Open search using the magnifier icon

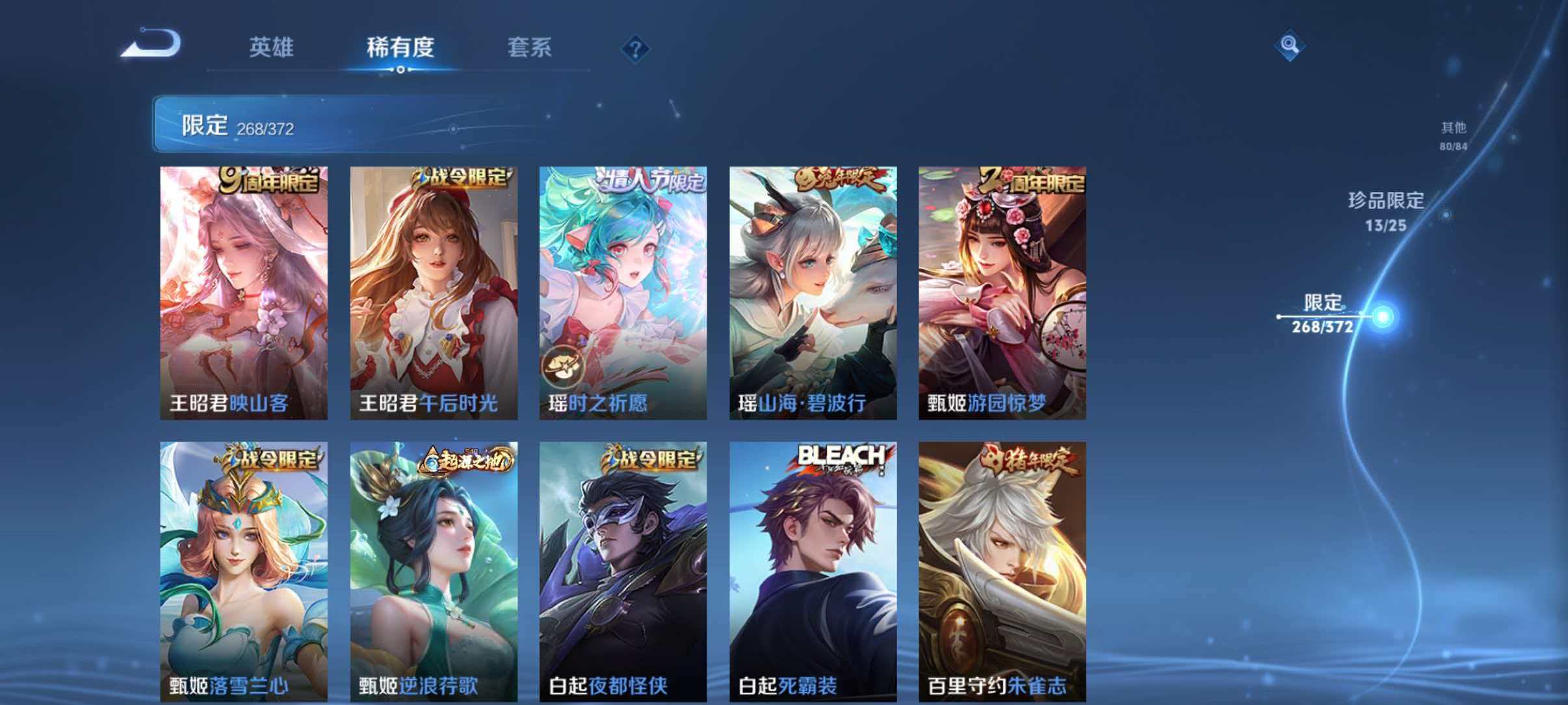(x=1290, y=46)
